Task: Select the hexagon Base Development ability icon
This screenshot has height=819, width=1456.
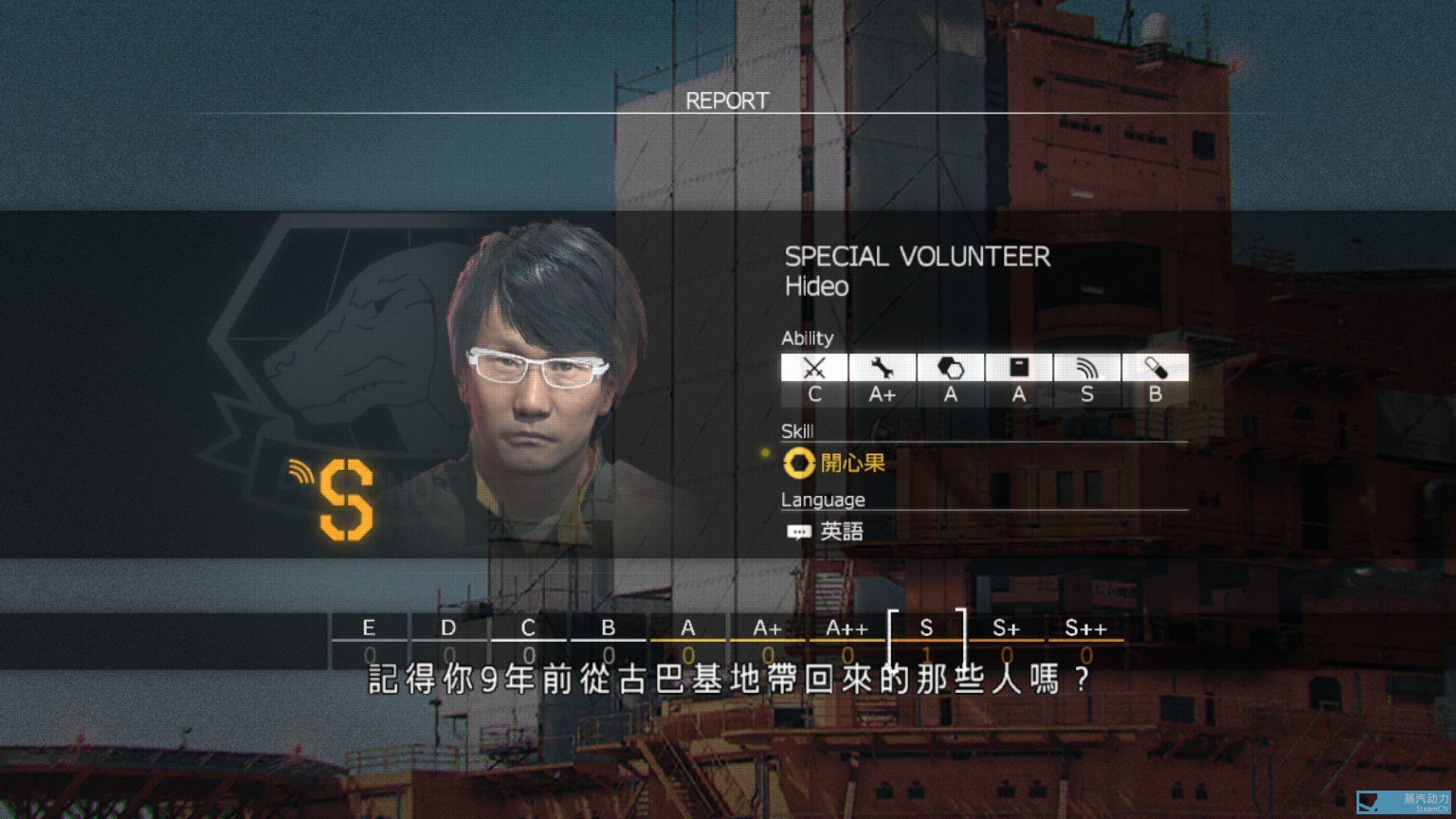Action: (x=951, y=368)
